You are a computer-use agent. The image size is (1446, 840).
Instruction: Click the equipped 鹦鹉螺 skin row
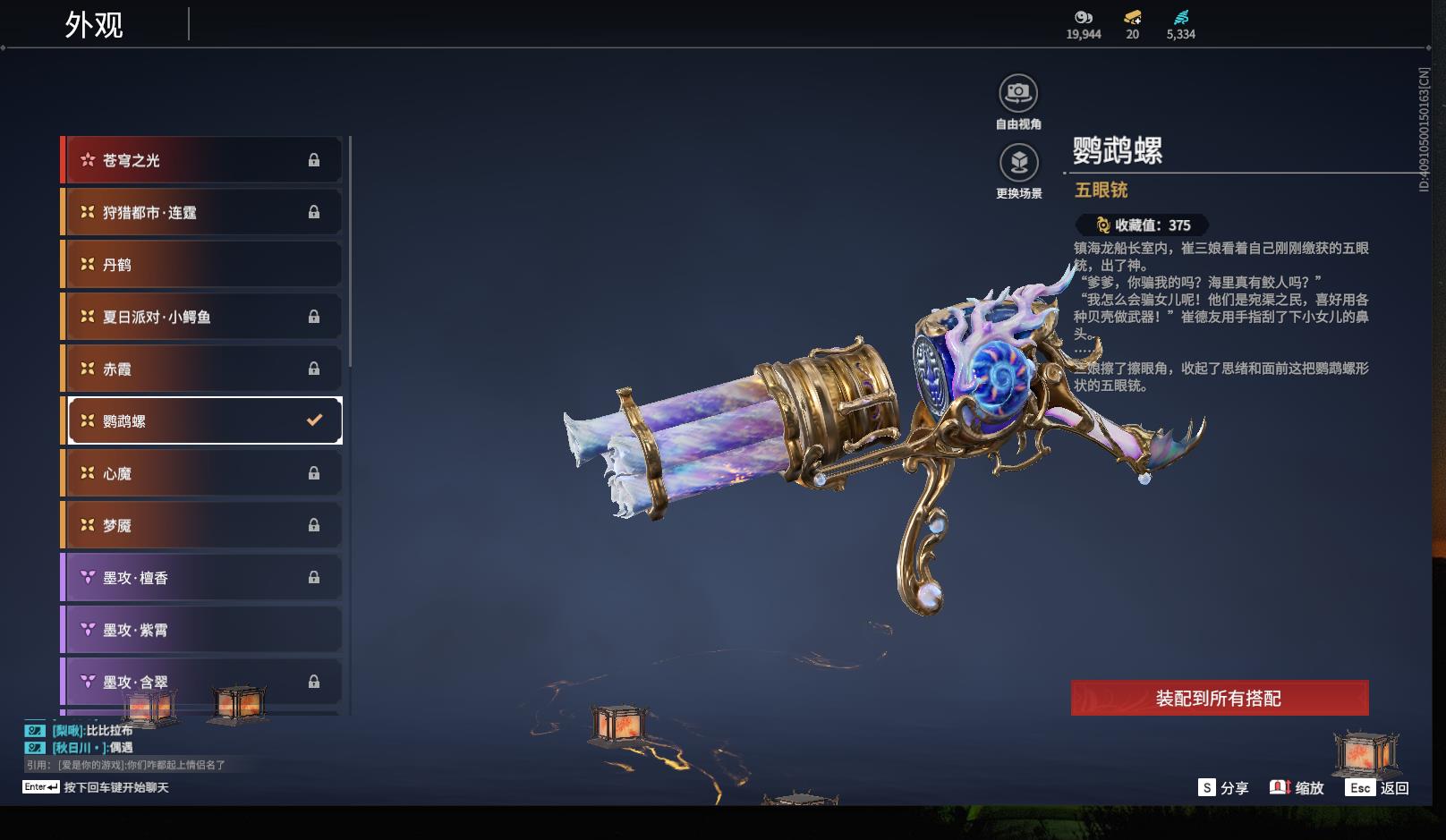click(x=204, y=420)
